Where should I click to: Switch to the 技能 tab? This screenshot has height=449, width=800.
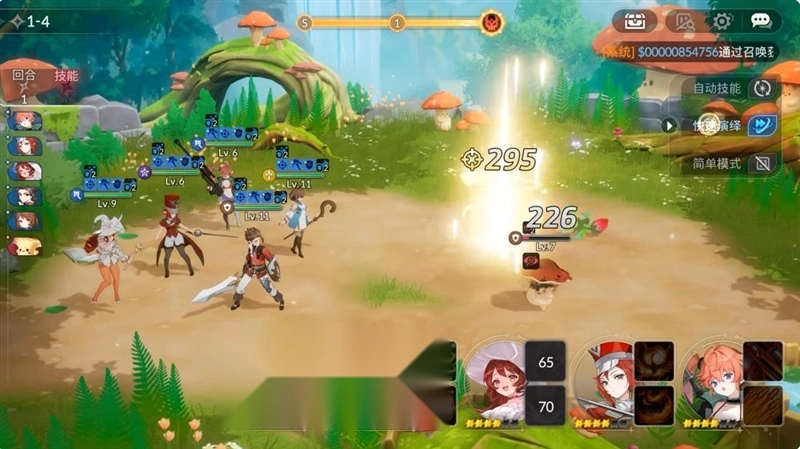(x=66, y=76)
